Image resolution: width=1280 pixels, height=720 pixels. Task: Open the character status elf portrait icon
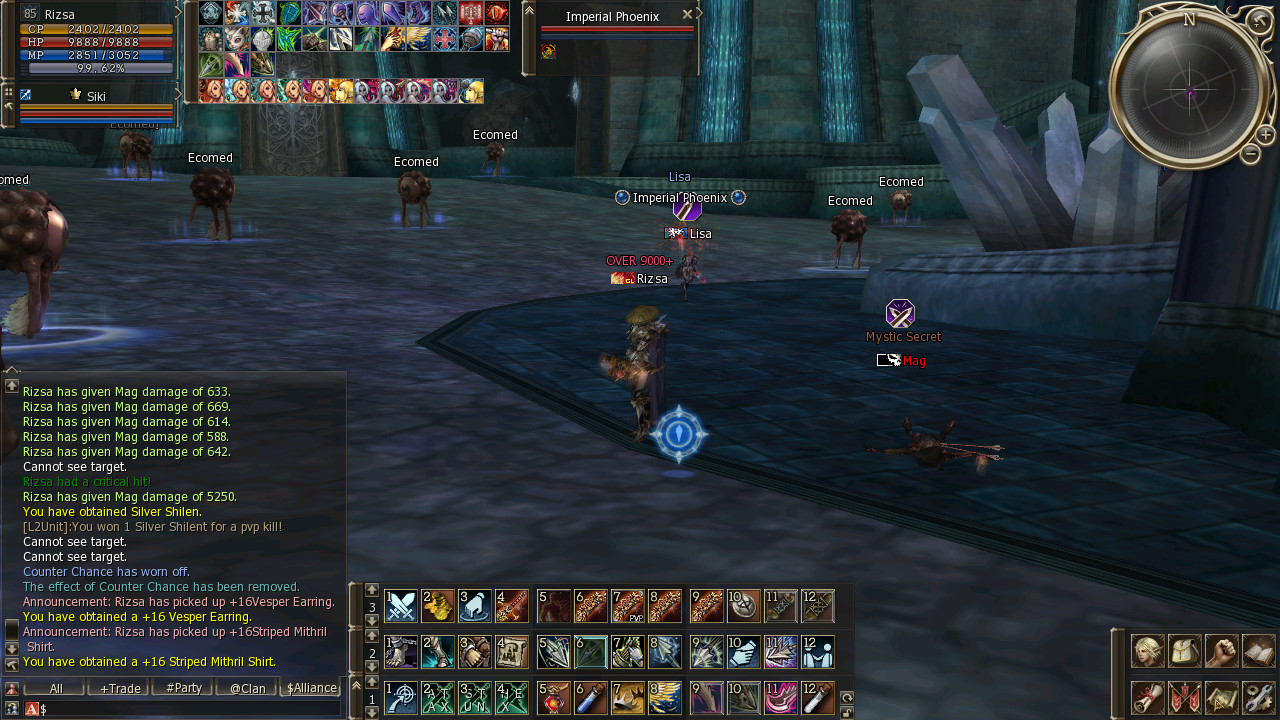1146,651
